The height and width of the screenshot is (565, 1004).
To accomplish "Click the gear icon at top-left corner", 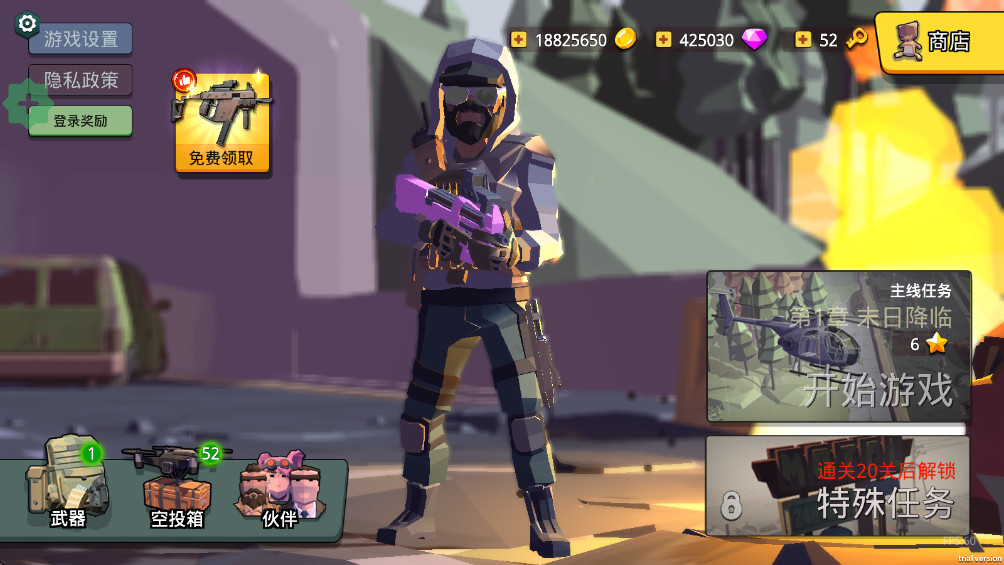I will (x=27, y=23).
